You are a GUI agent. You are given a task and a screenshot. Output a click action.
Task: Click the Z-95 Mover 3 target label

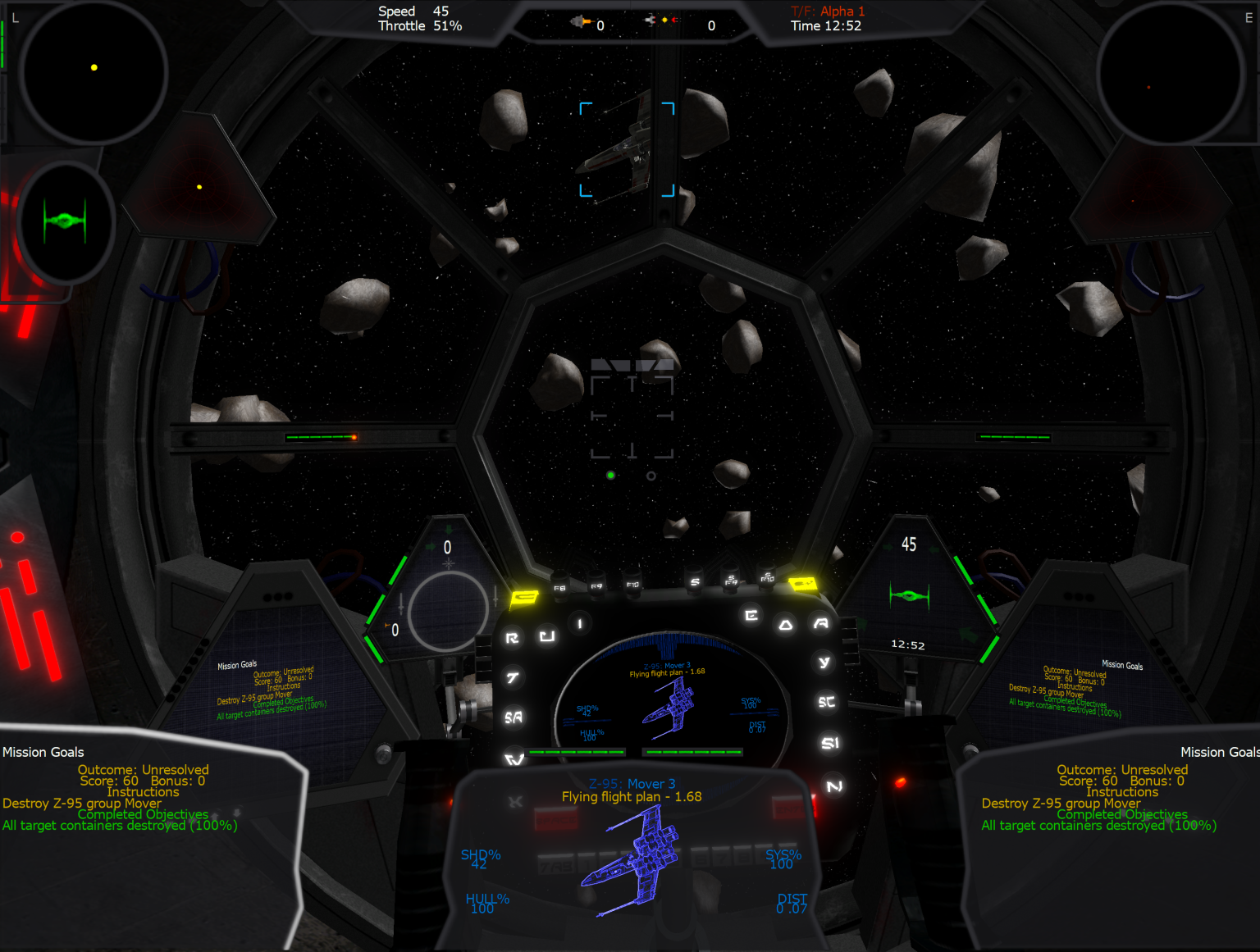click(x=633, y=784)
